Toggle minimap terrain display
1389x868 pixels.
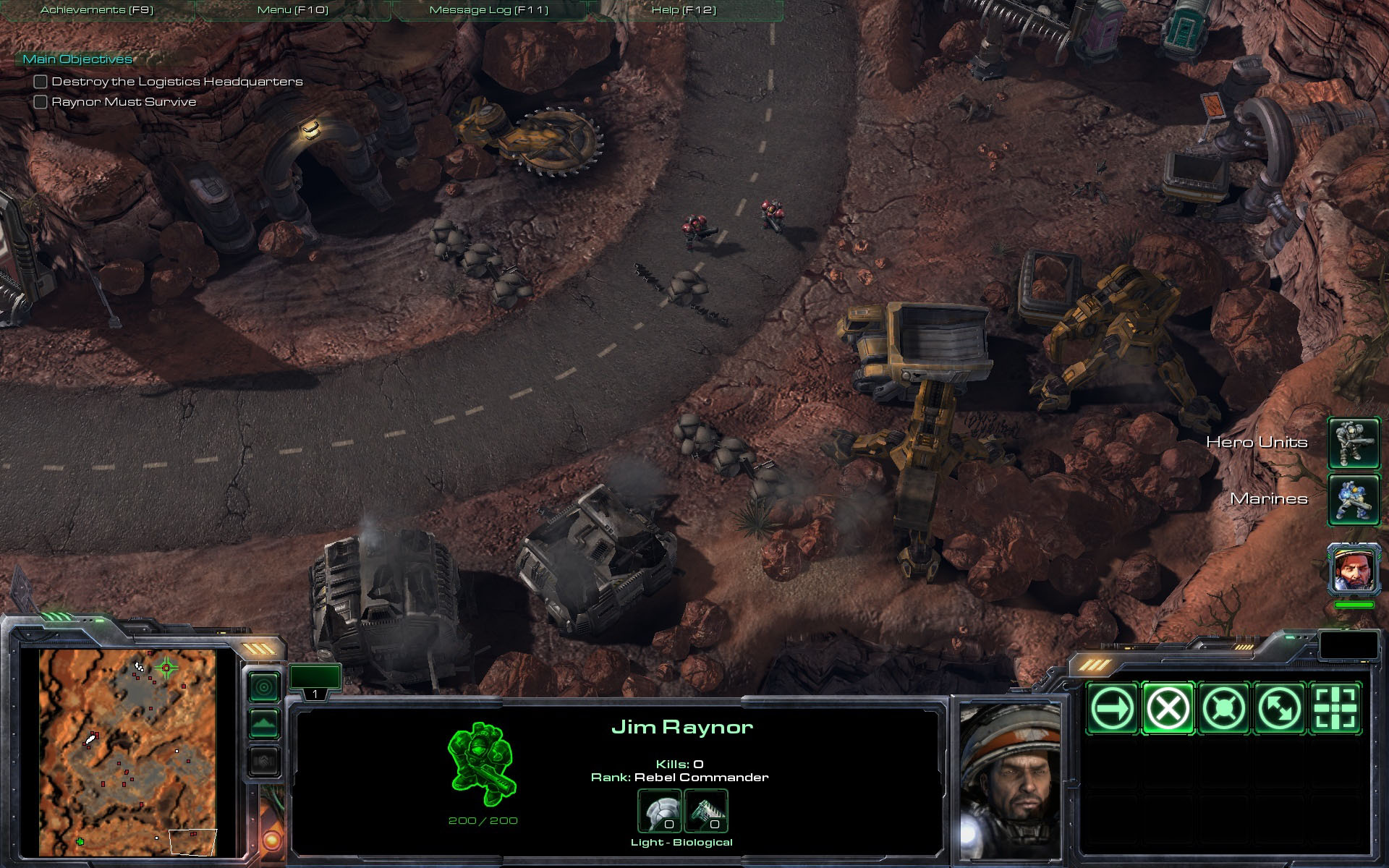point(264,723)
